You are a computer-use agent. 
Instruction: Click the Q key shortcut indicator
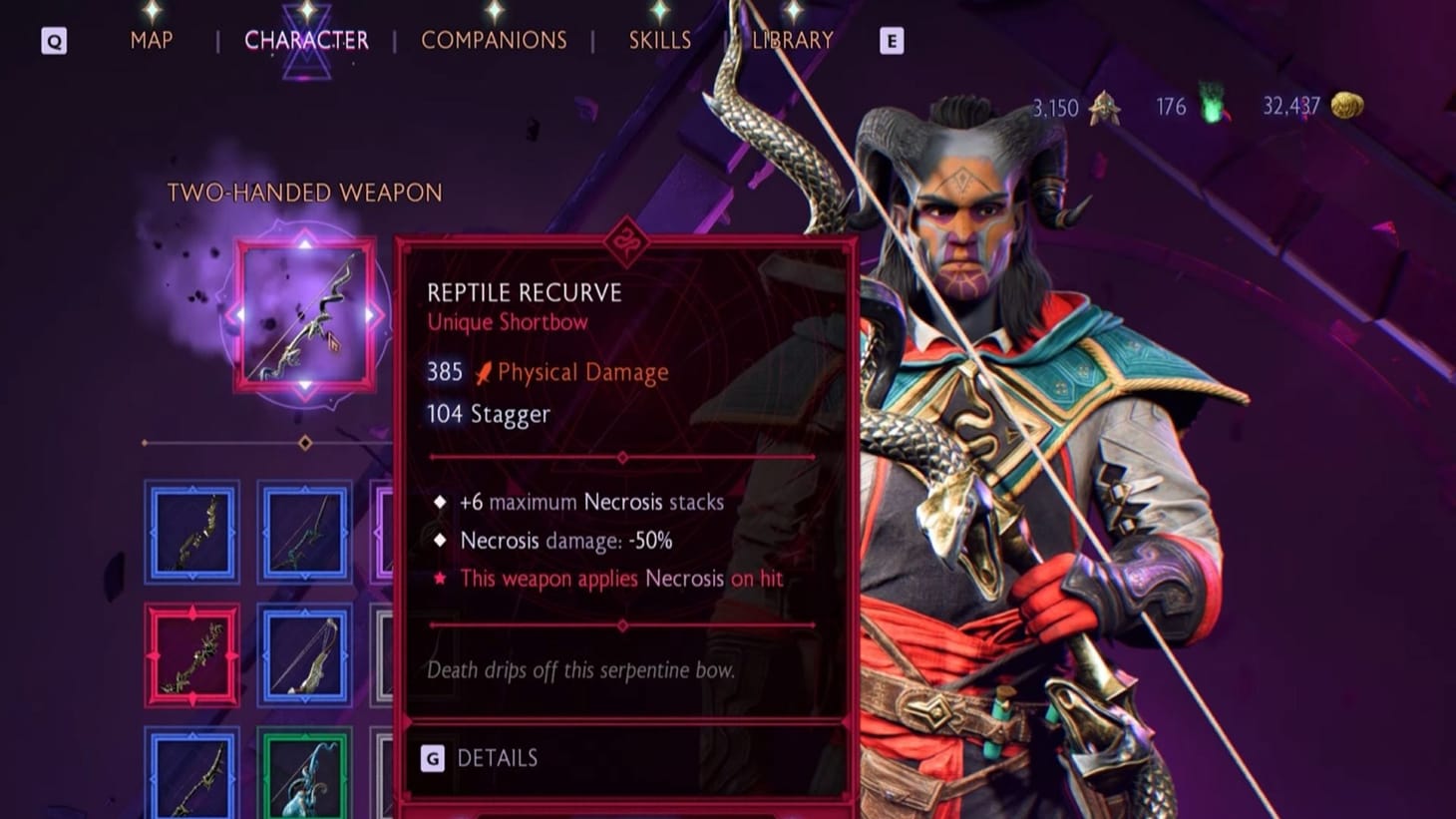pos(54,41)
